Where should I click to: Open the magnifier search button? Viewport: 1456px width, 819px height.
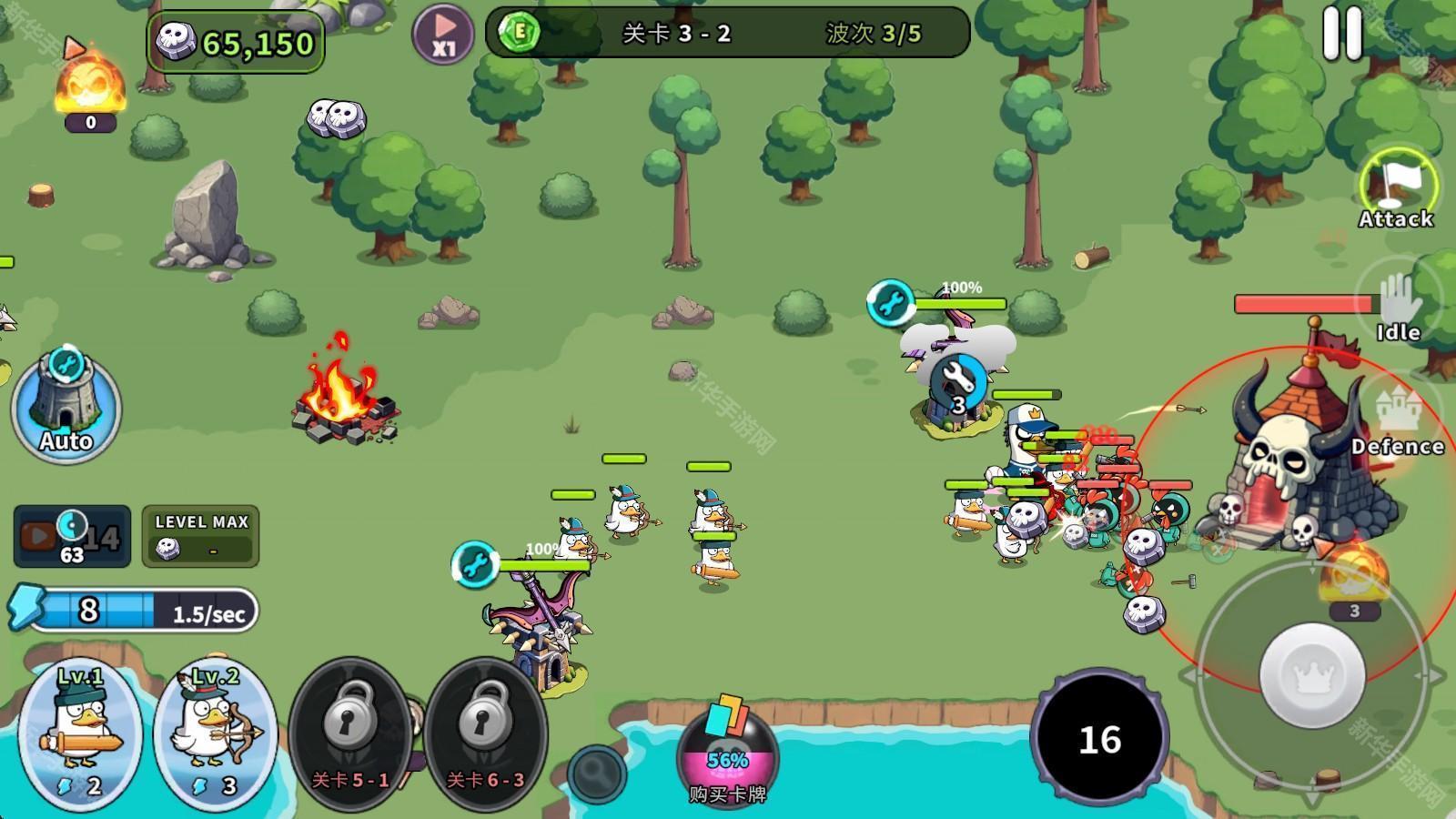(x=597, y=773)
